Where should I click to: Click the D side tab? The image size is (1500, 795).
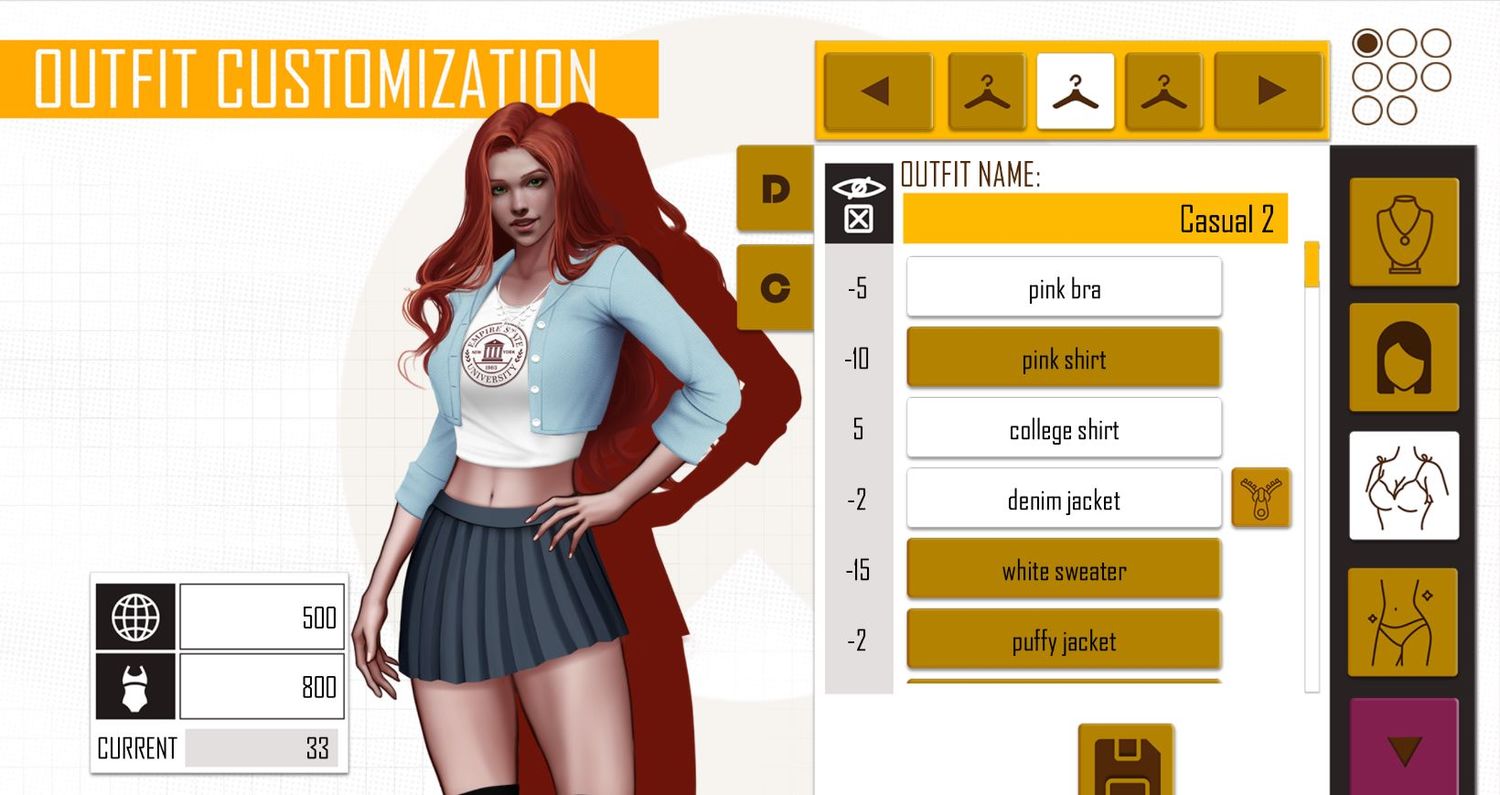pos(775,189)
